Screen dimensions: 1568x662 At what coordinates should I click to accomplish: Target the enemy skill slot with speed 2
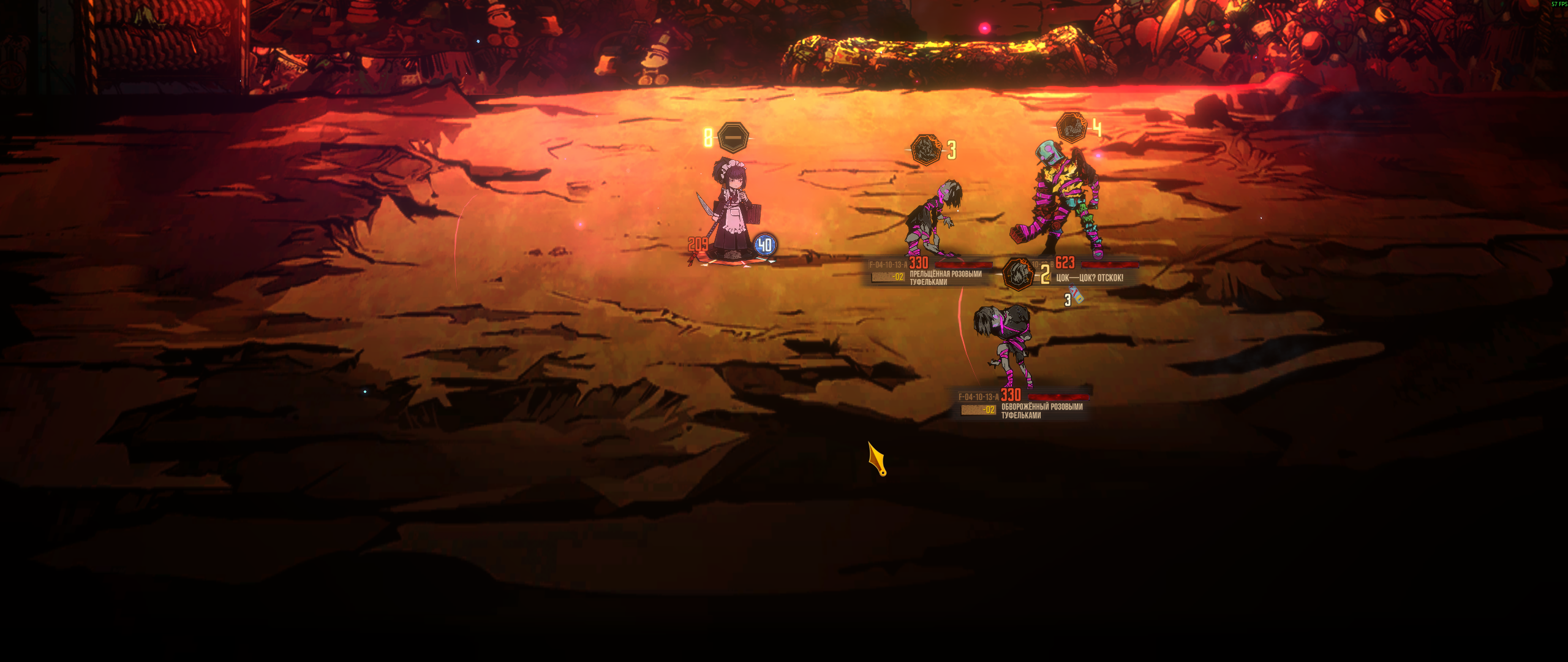click(x=1019, y=274)
